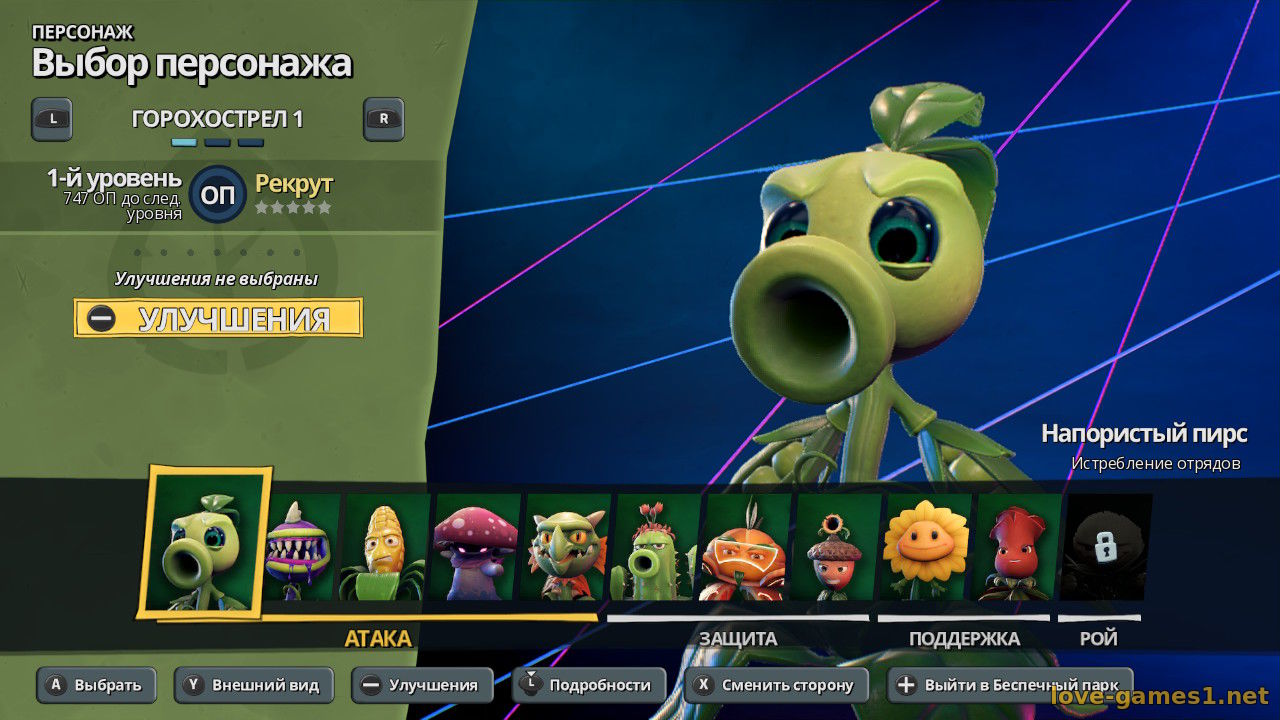Exit via Выйти в Беспечный парк

(1010, 685)
